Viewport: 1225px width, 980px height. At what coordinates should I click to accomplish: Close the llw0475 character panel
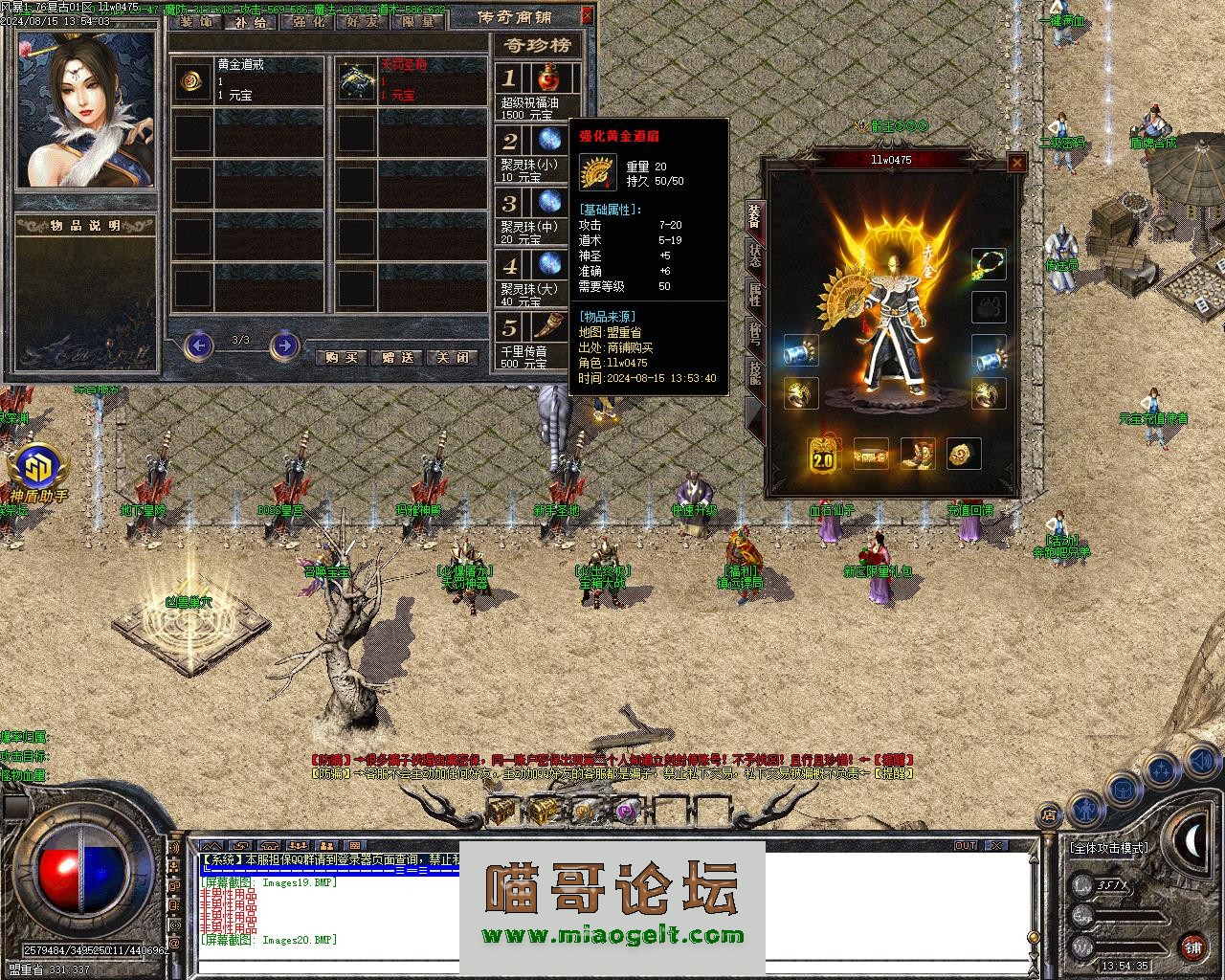click(1017, 164)
